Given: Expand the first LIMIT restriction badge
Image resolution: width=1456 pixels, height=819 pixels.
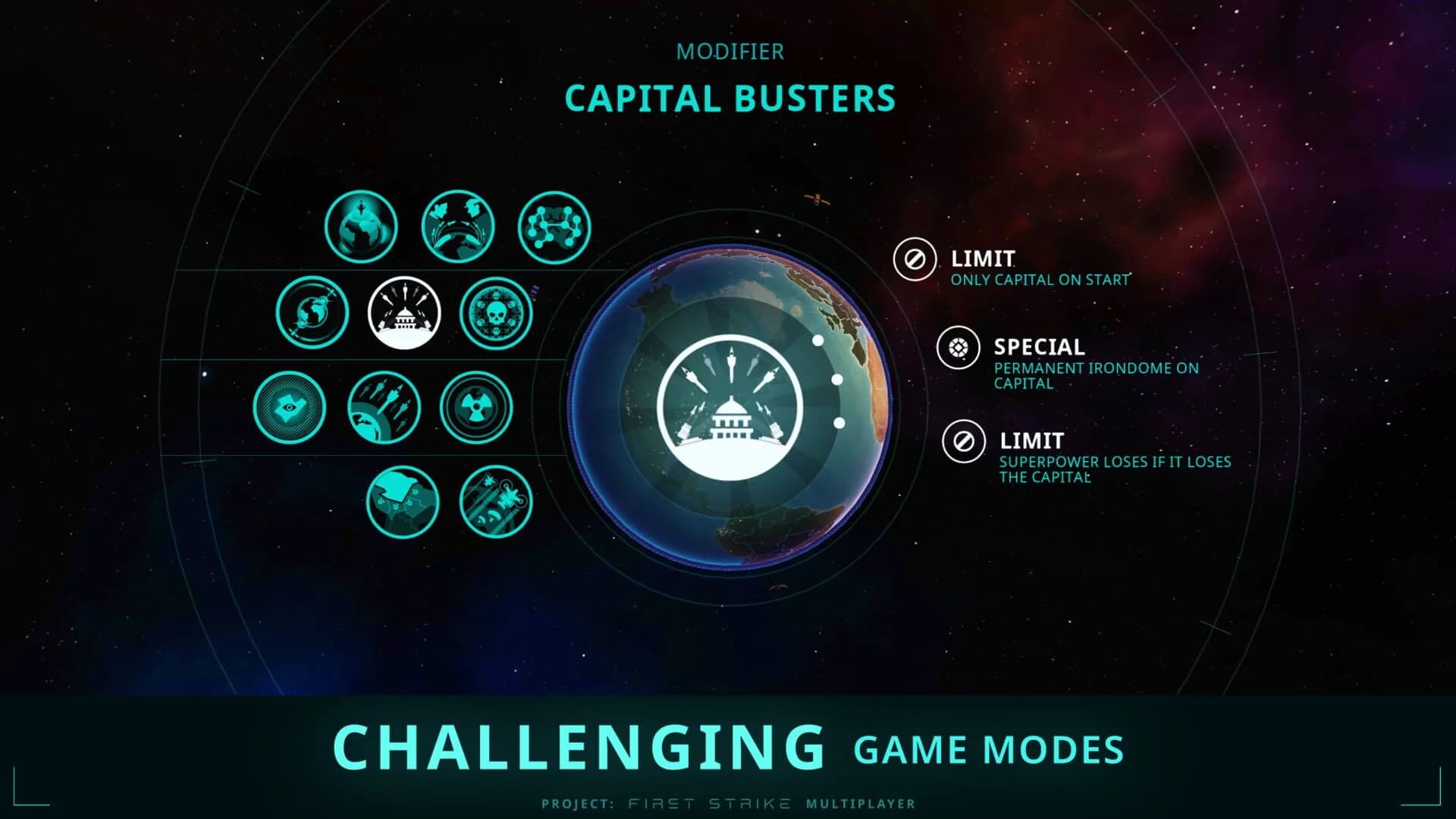Looking at the screenshot, I should coord(916,260).
